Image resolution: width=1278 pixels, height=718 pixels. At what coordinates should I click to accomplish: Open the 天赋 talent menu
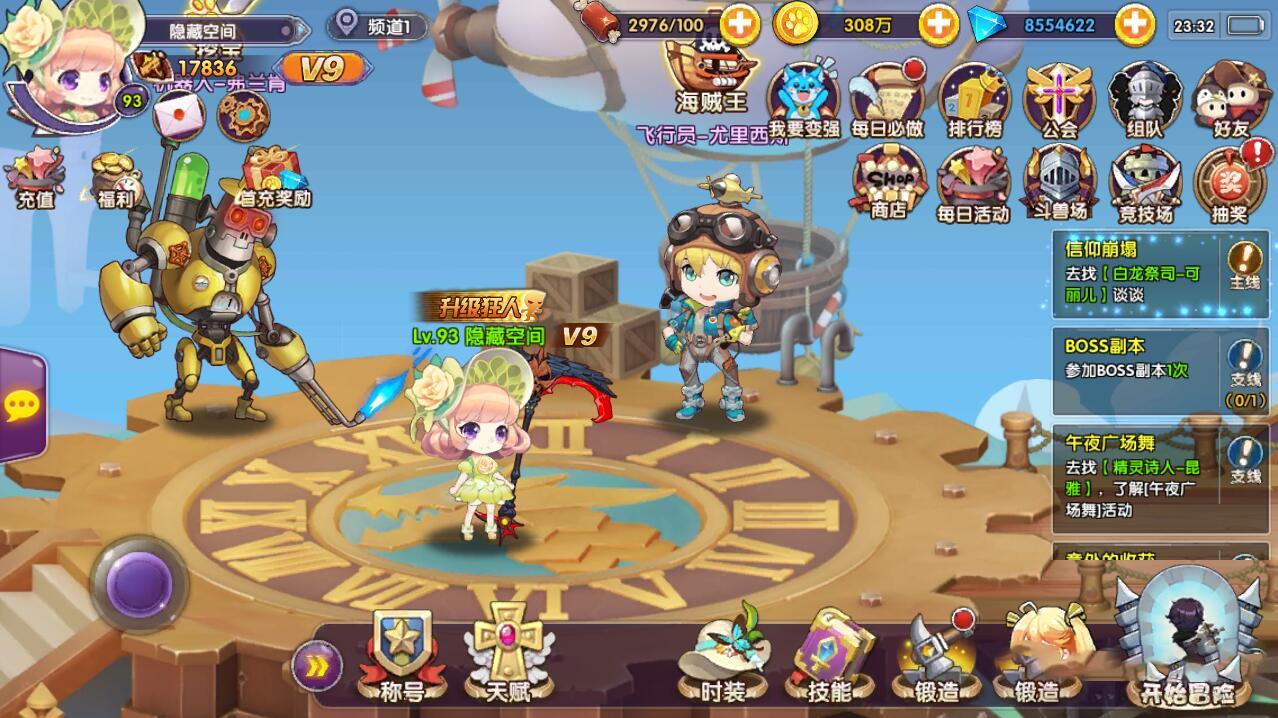507,655
